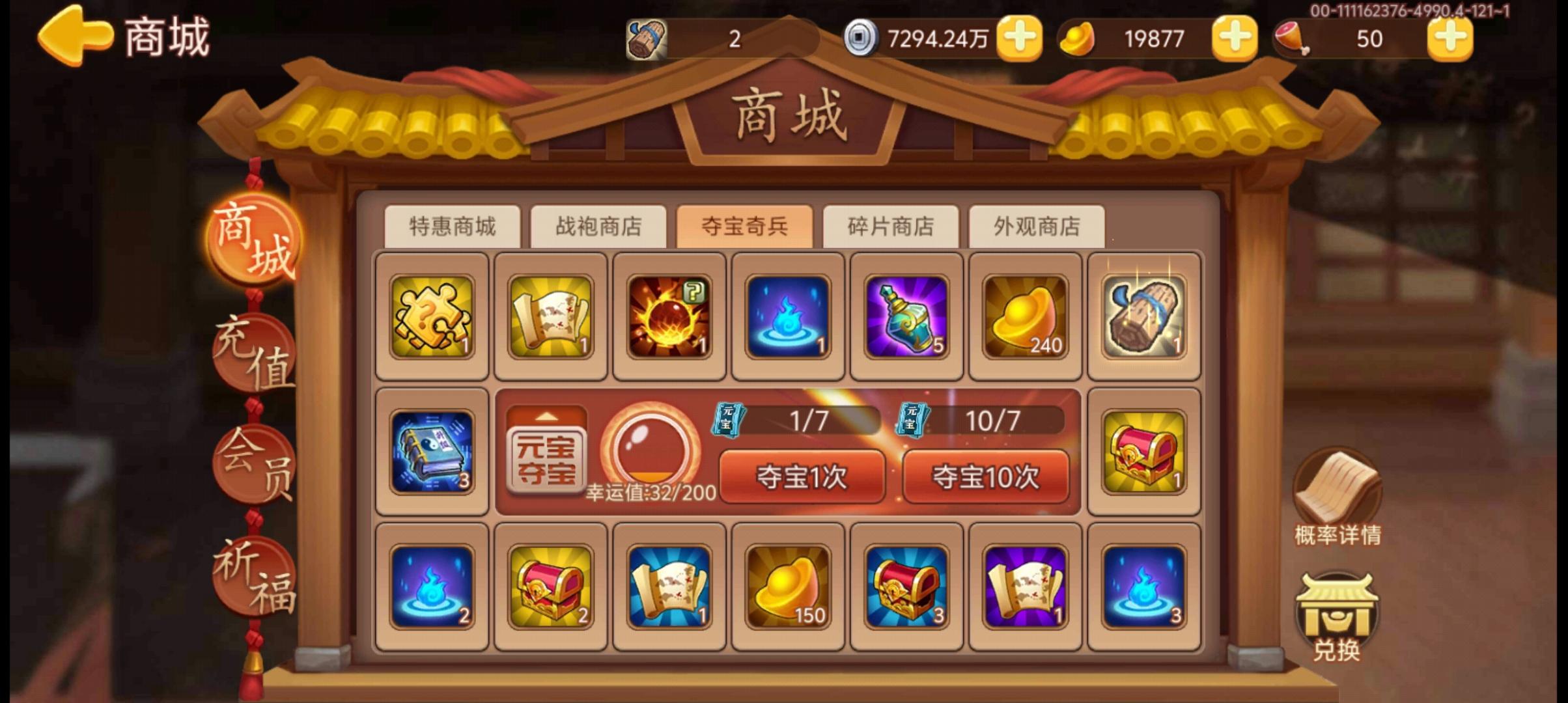This screenshot has width=1568, height=703.
Task: Switch to the 战袍商店 tab
Action: 600,228
